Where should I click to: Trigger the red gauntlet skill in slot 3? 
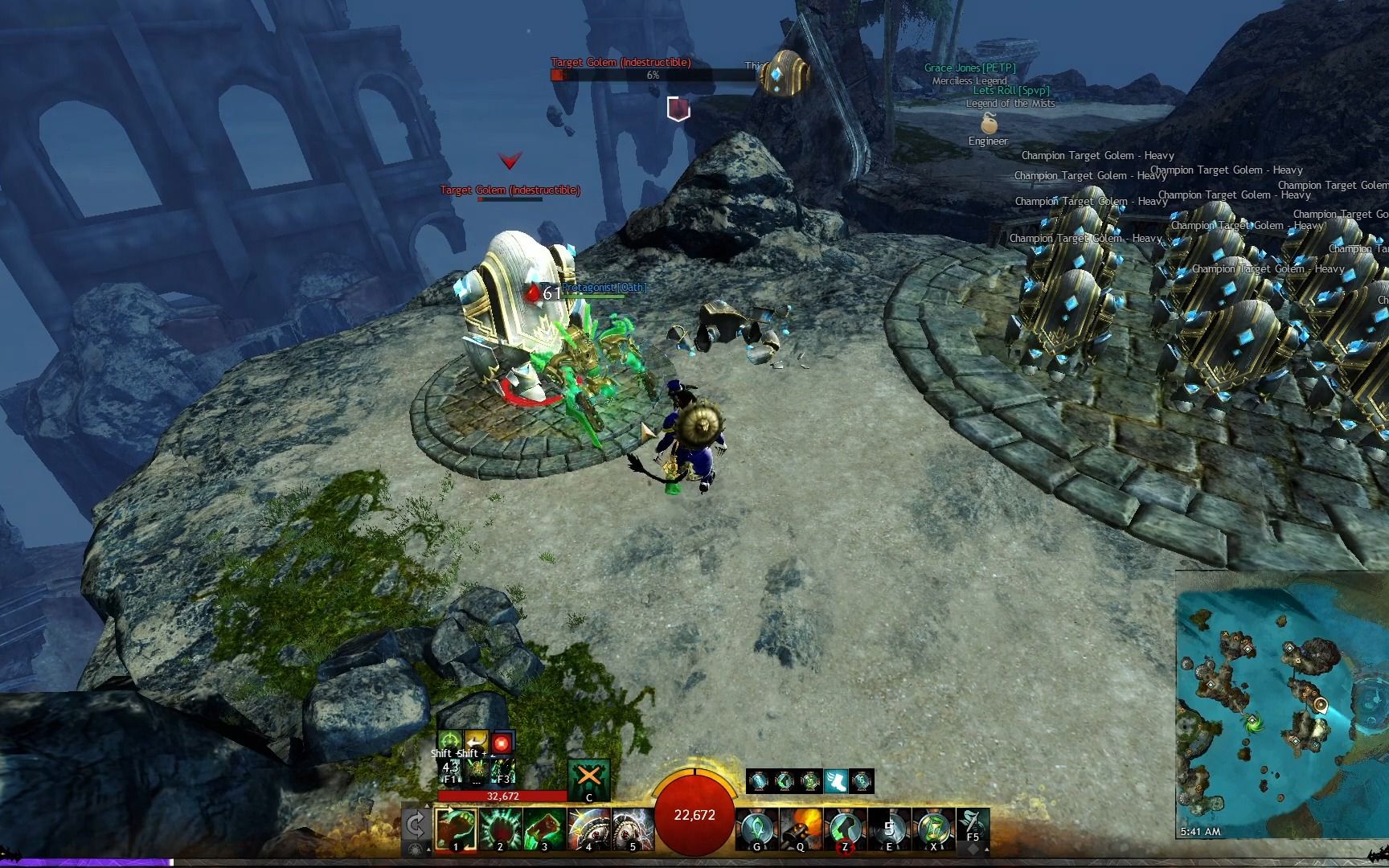pos(544,829)
